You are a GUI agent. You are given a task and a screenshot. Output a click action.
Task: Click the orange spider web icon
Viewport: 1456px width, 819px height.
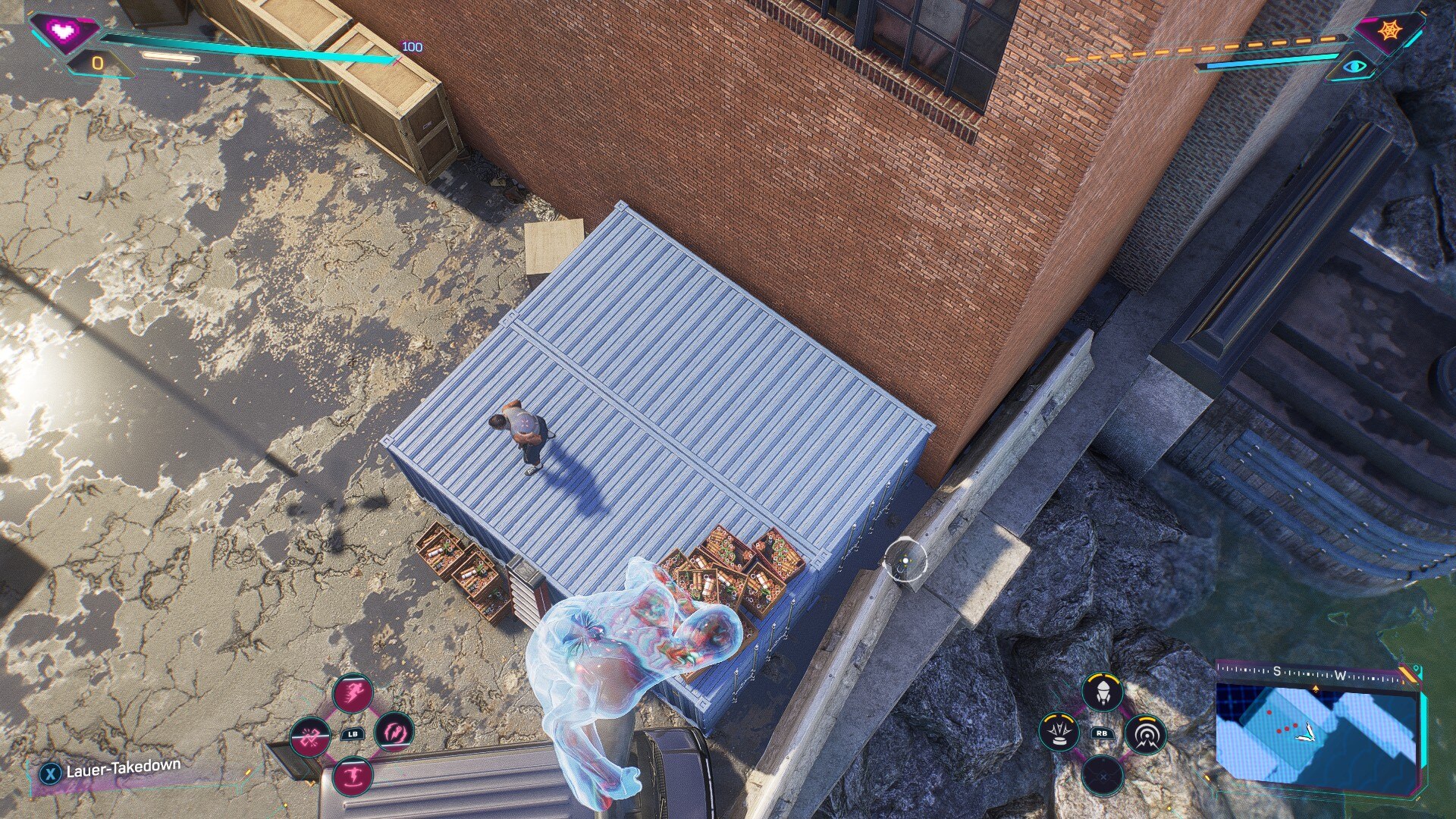(x=1390, y=31)
